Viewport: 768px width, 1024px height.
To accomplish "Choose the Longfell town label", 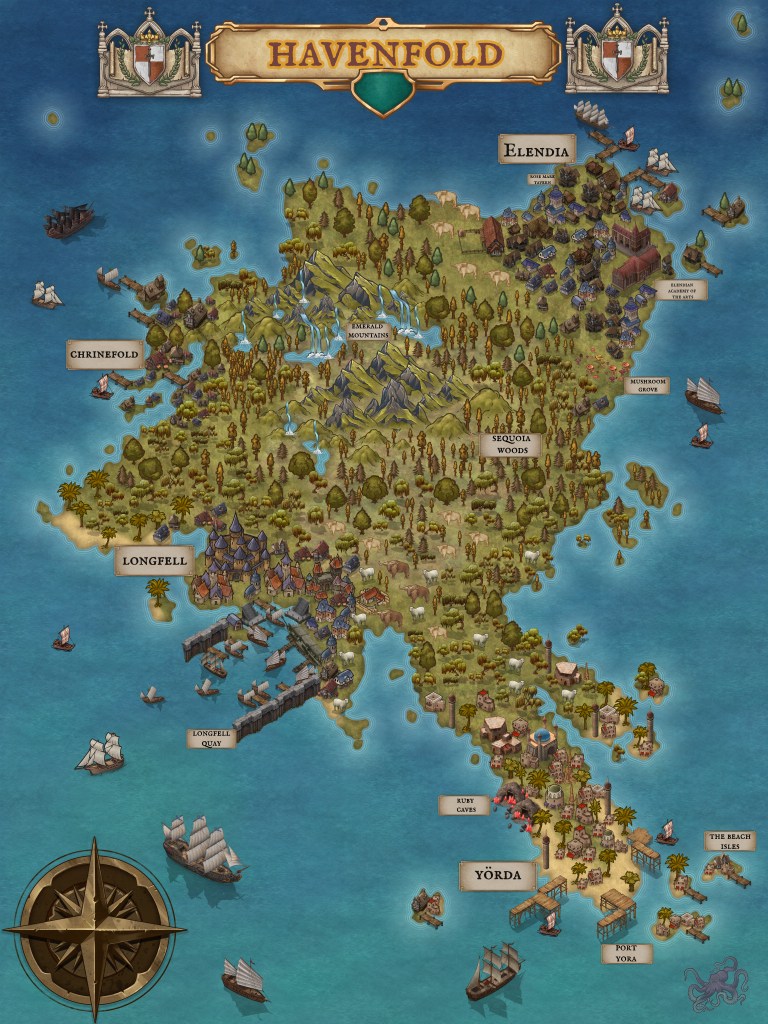I will (154, 561).
